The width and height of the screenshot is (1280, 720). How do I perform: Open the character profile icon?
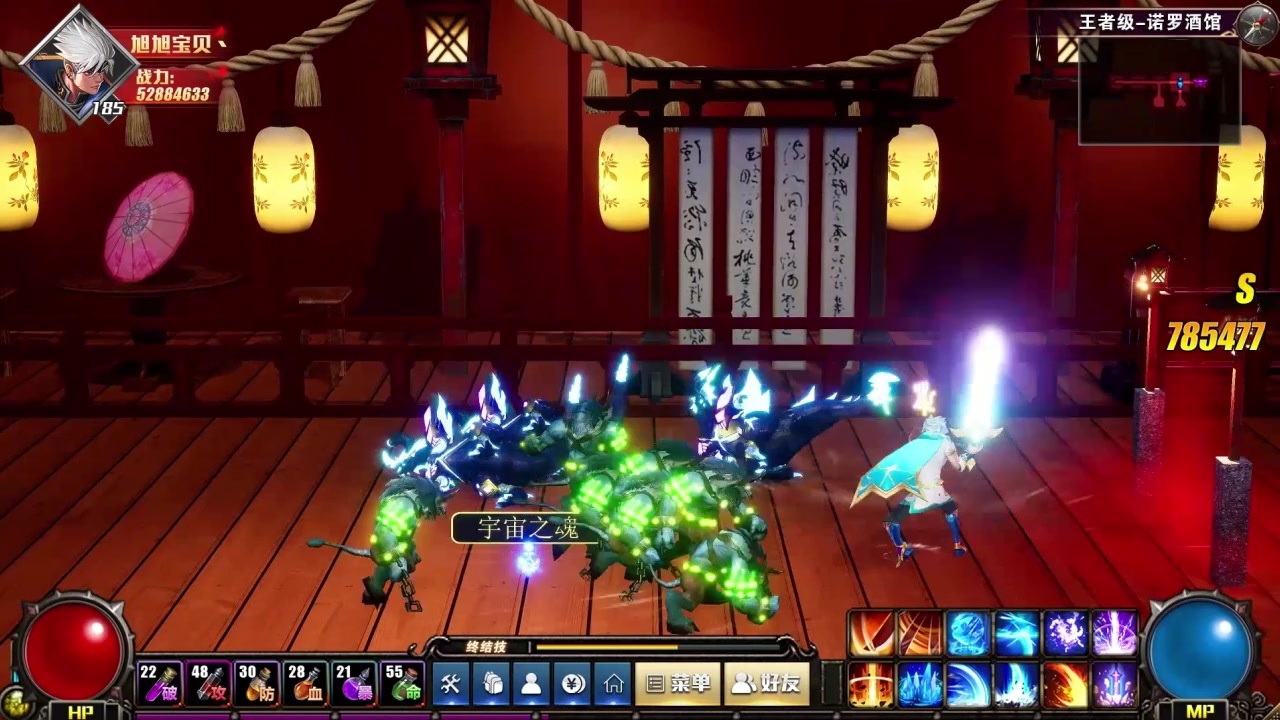(x=532, y=684)
